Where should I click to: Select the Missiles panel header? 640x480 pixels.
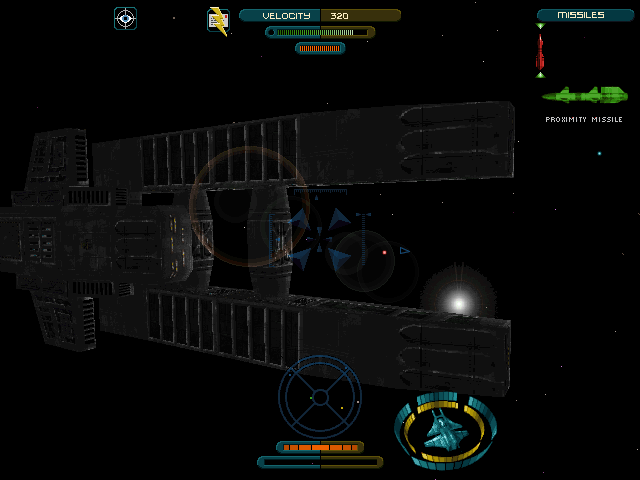click(585, 15)
